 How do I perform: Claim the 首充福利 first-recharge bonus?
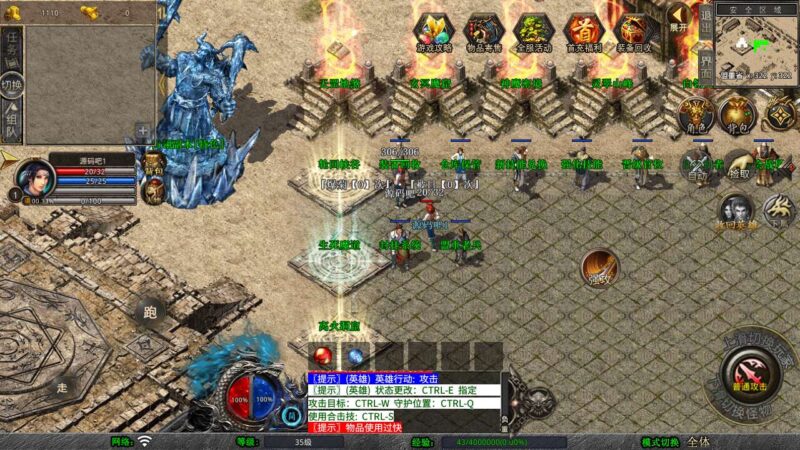coord(584,32)
